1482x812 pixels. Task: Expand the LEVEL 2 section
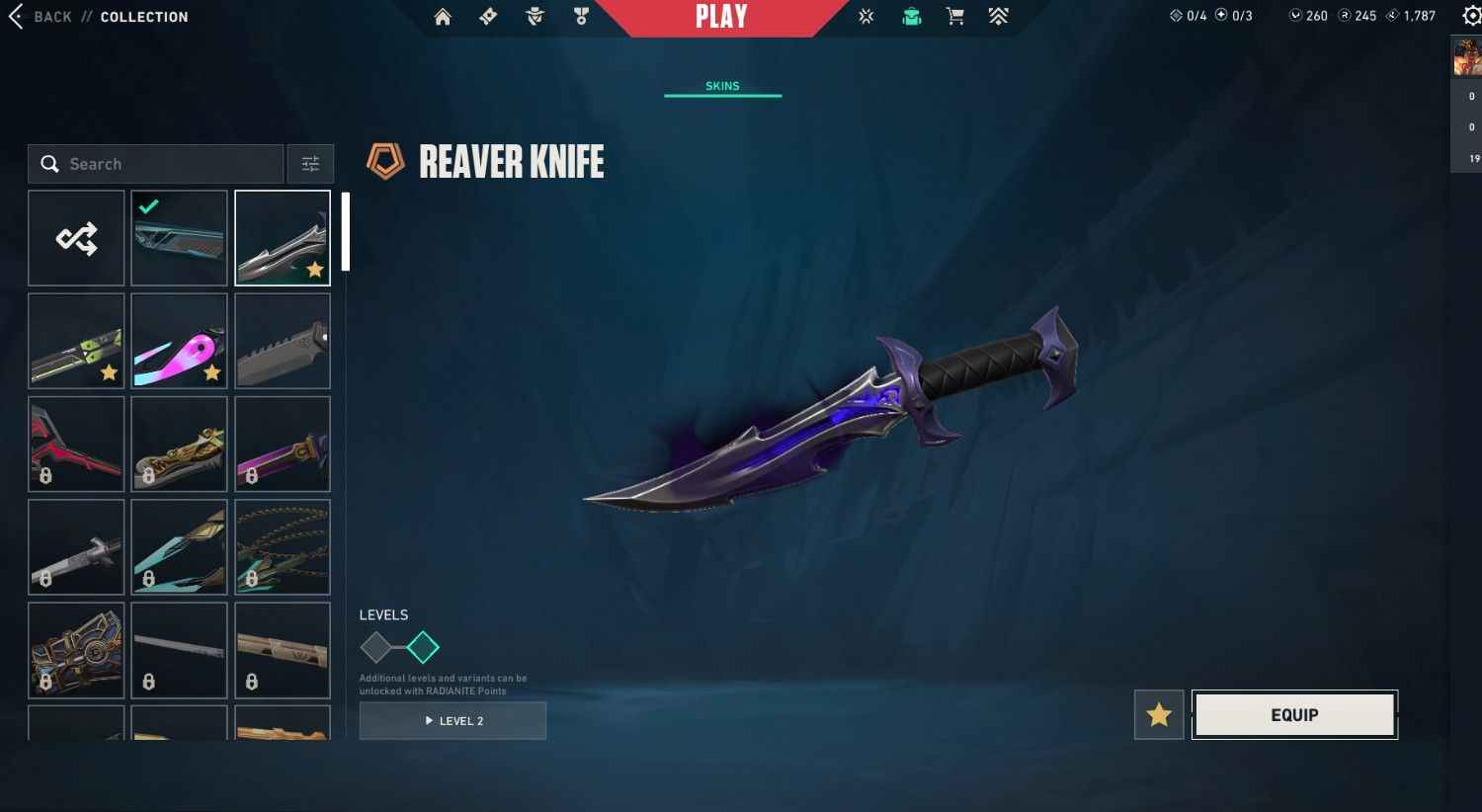[453, 720]
